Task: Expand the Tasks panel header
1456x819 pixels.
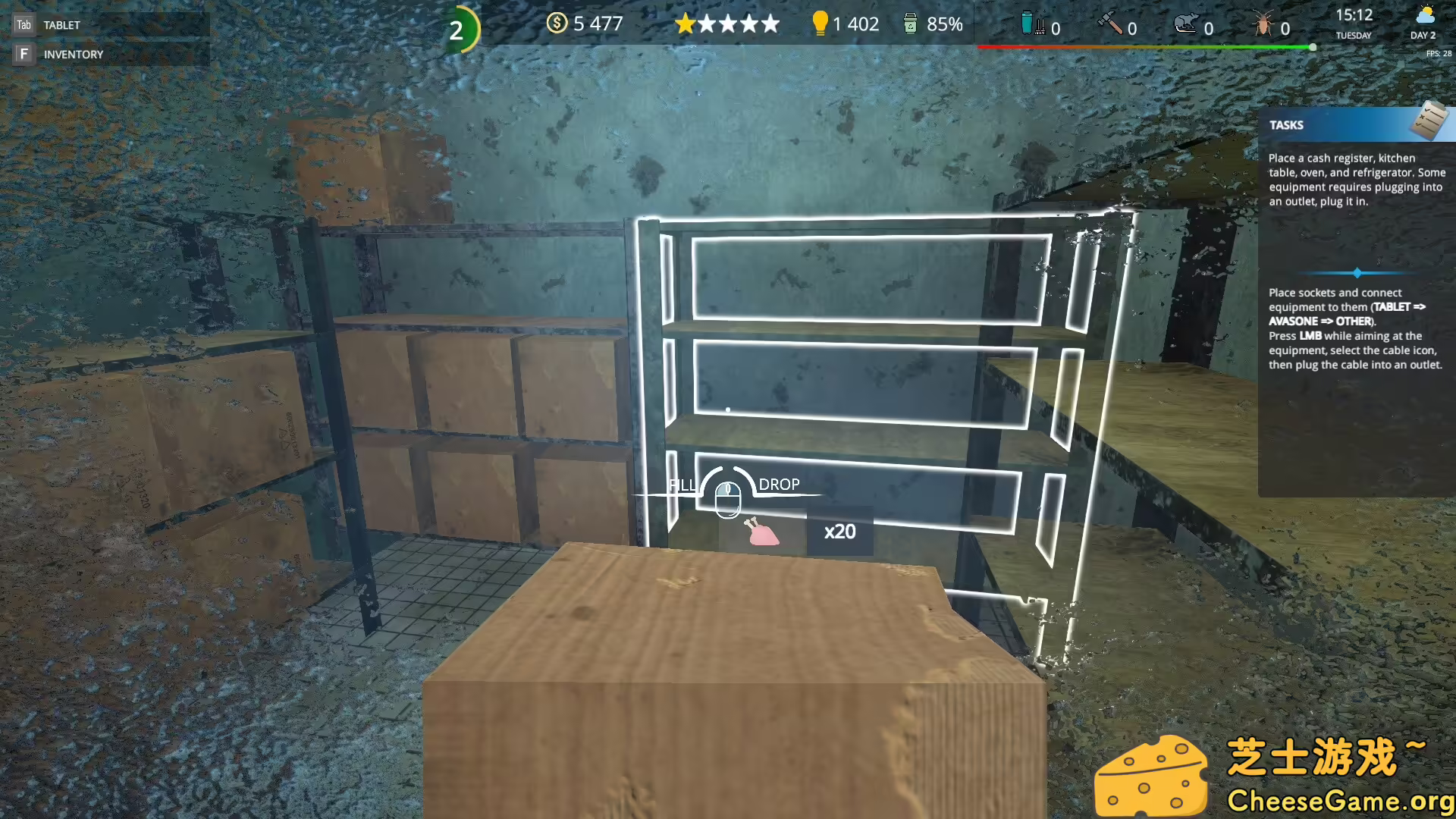Action: (x=1286, y=124)
